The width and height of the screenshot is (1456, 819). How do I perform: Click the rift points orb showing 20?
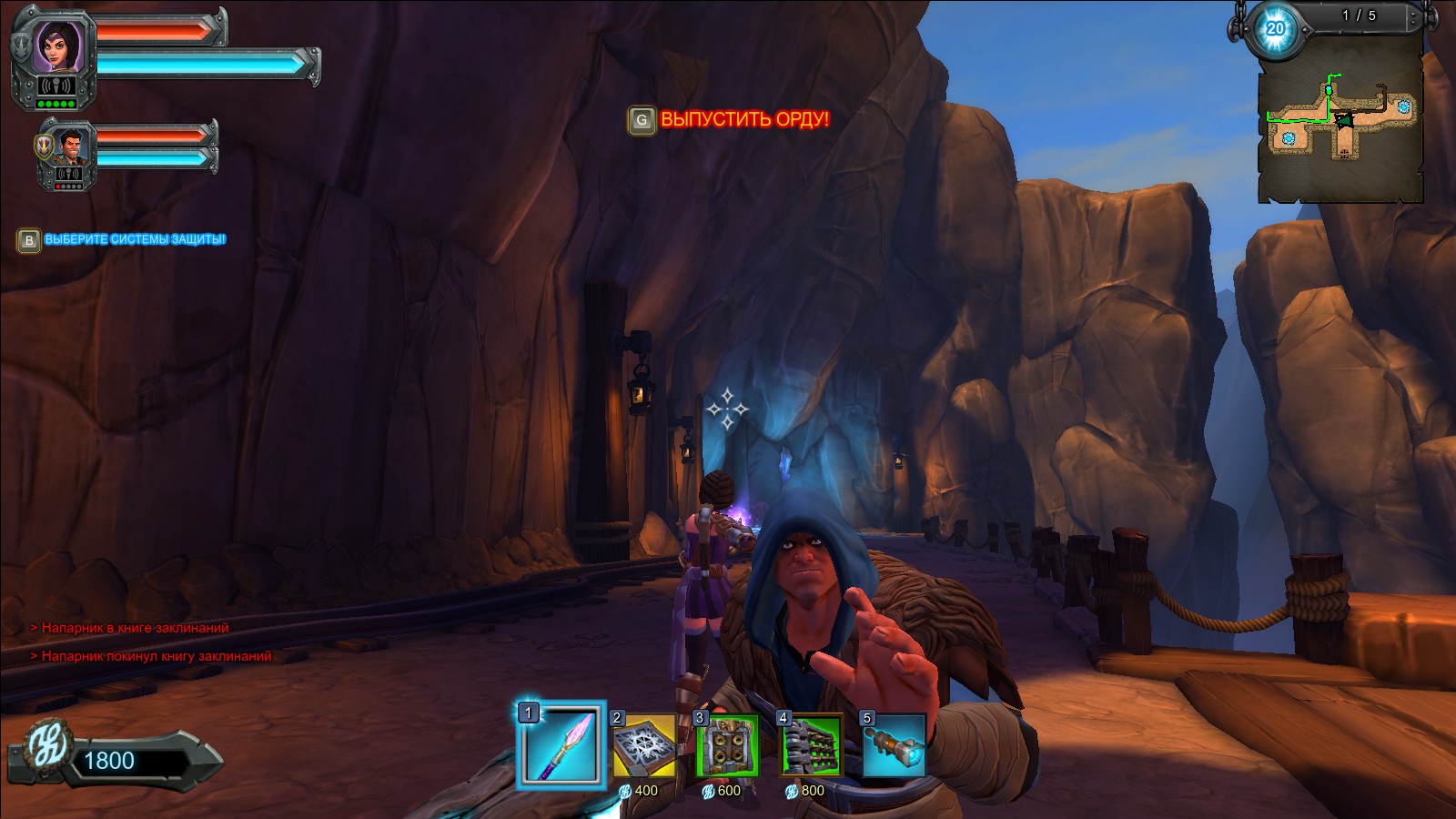click(1276, 28)
